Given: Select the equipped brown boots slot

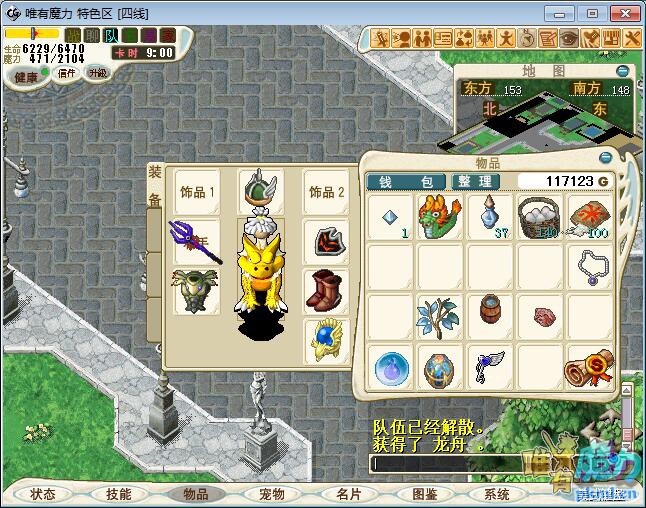Looking at the screenshot, I should click(x=326, y=290).
